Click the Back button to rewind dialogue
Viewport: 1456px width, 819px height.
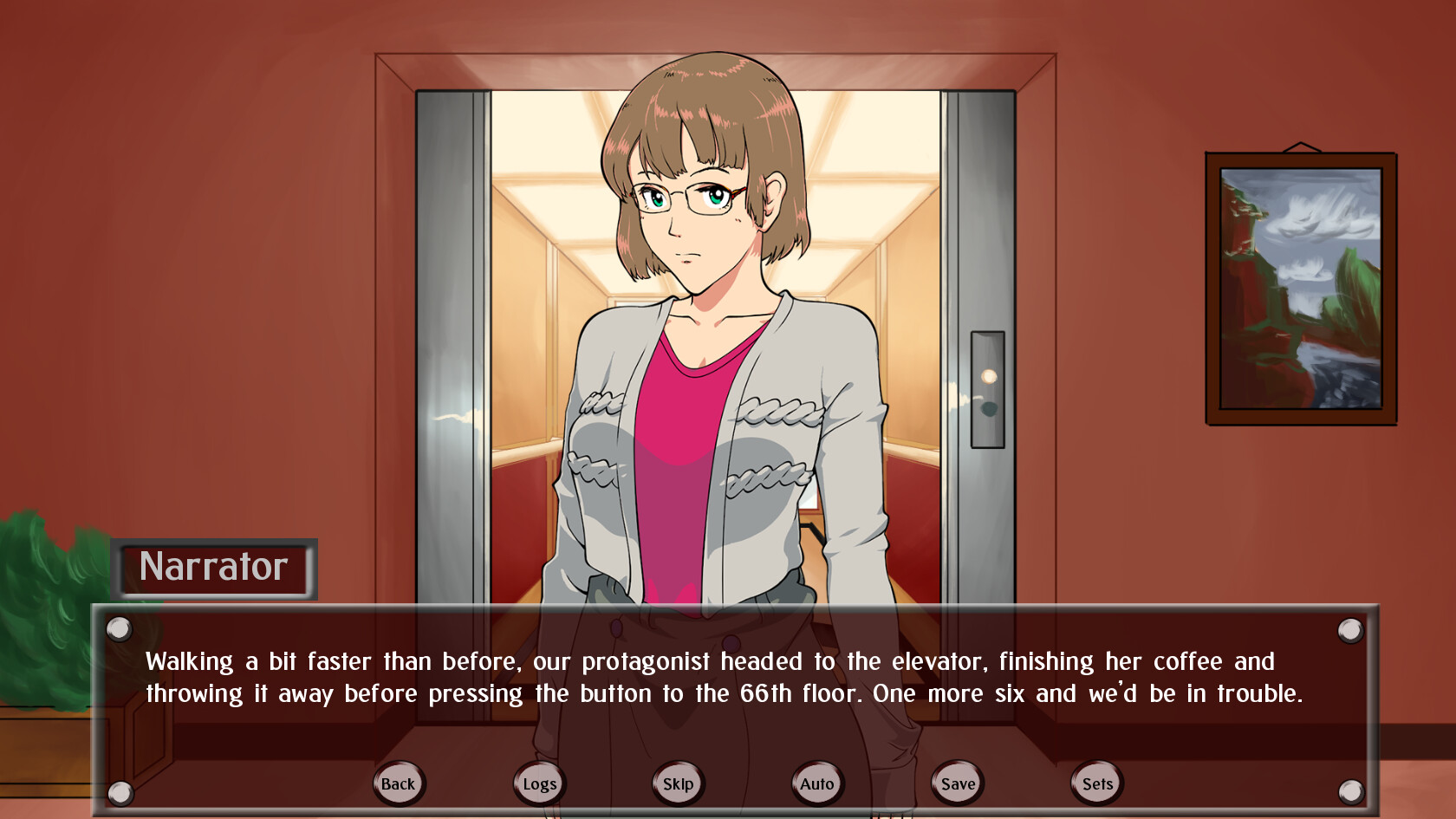tap(399, 783)
